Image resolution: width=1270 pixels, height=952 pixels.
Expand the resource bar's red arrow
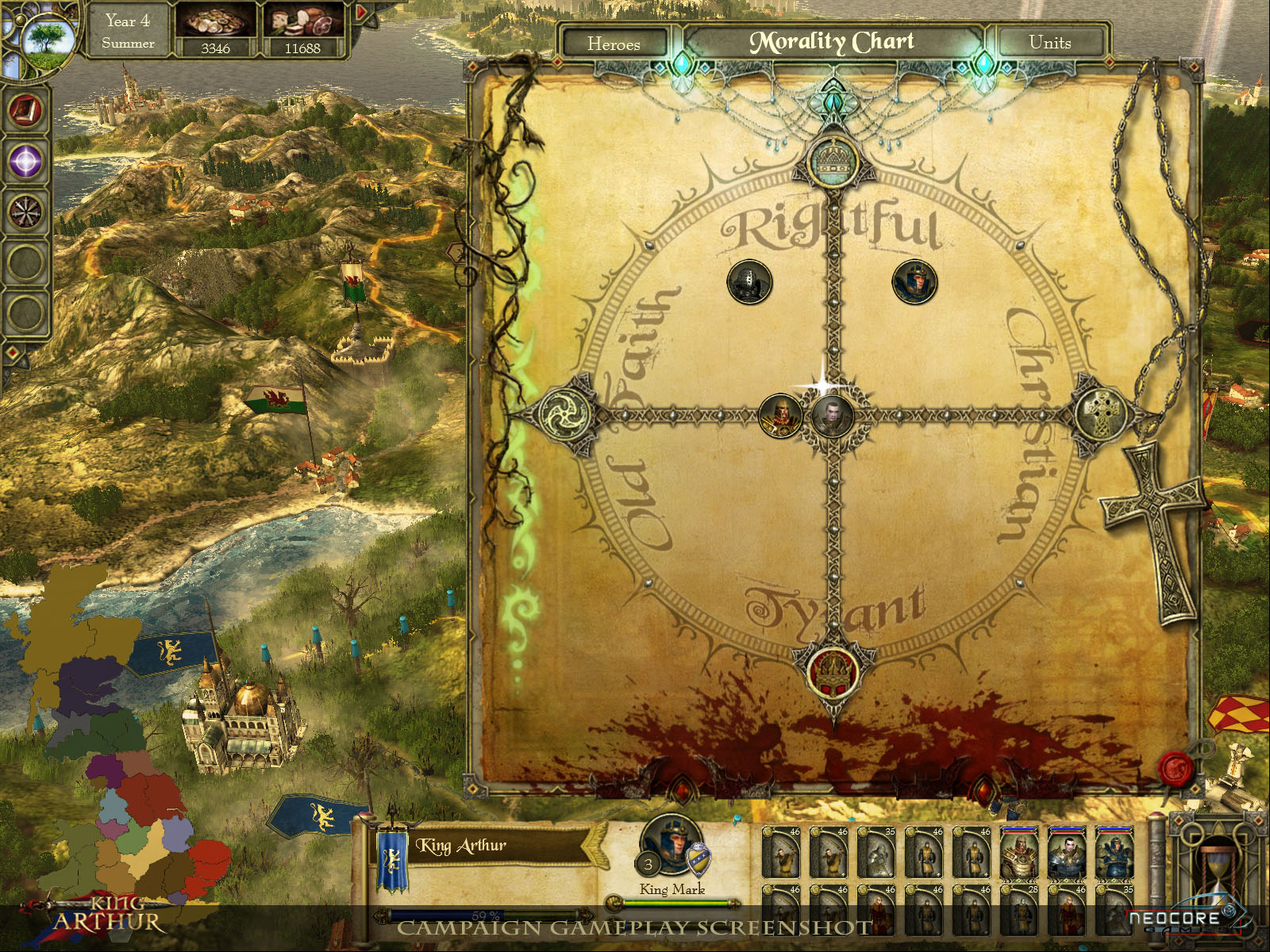362,13
